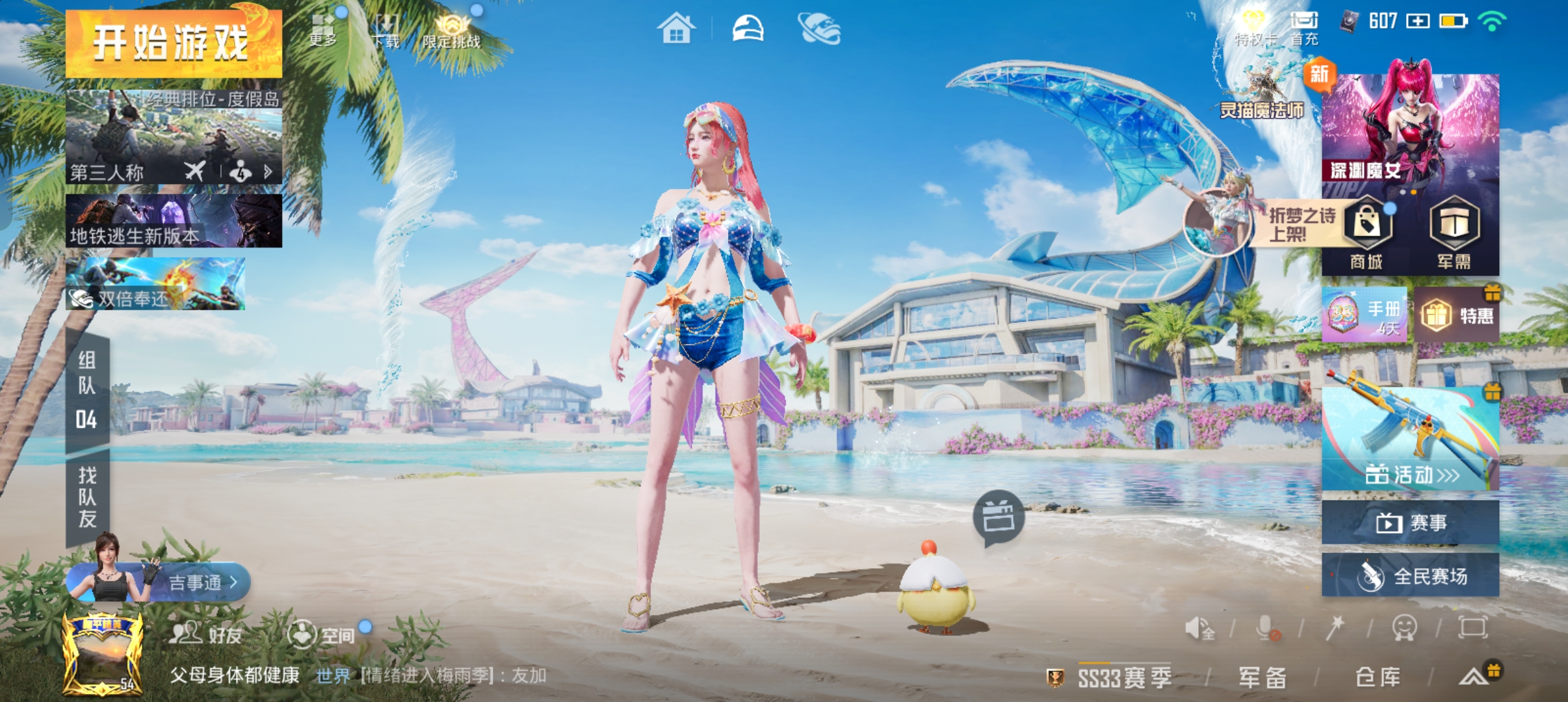Open the 军备 armory tab

pyautogui.click(x=1262, y=678)
